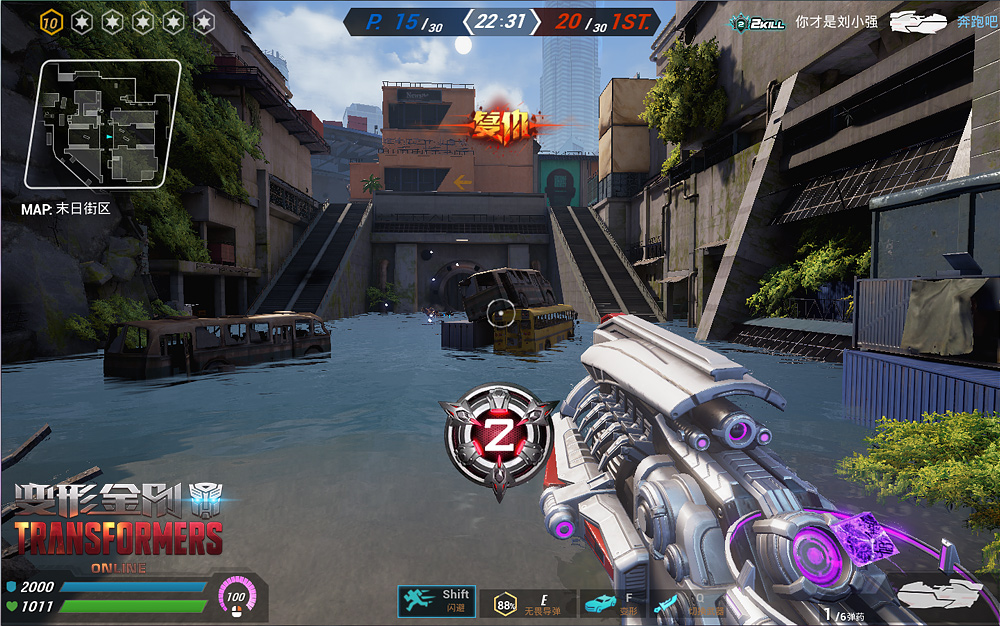
Task: Select the 无畏导弹 missile skill at 88%
Action: coord(506,602)
